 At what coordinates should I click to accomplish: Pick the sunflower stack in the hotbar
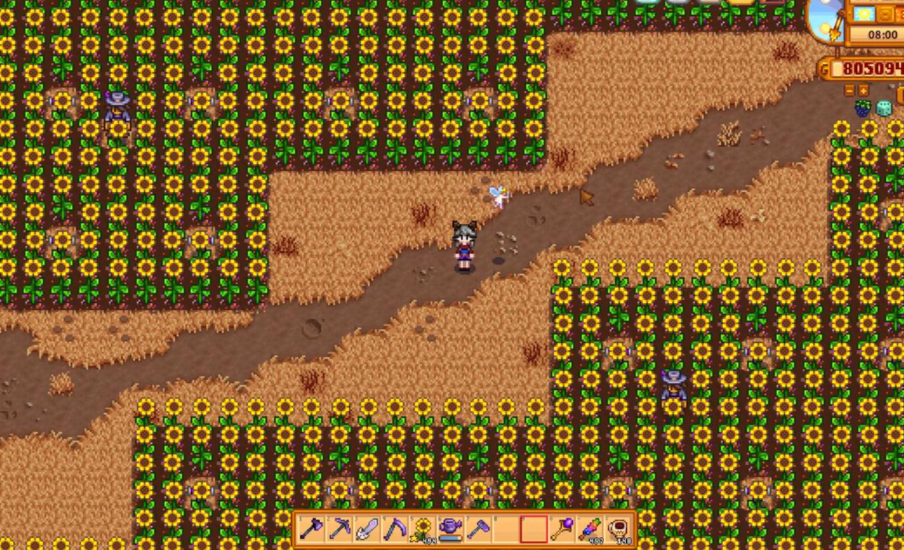[423, 527]
